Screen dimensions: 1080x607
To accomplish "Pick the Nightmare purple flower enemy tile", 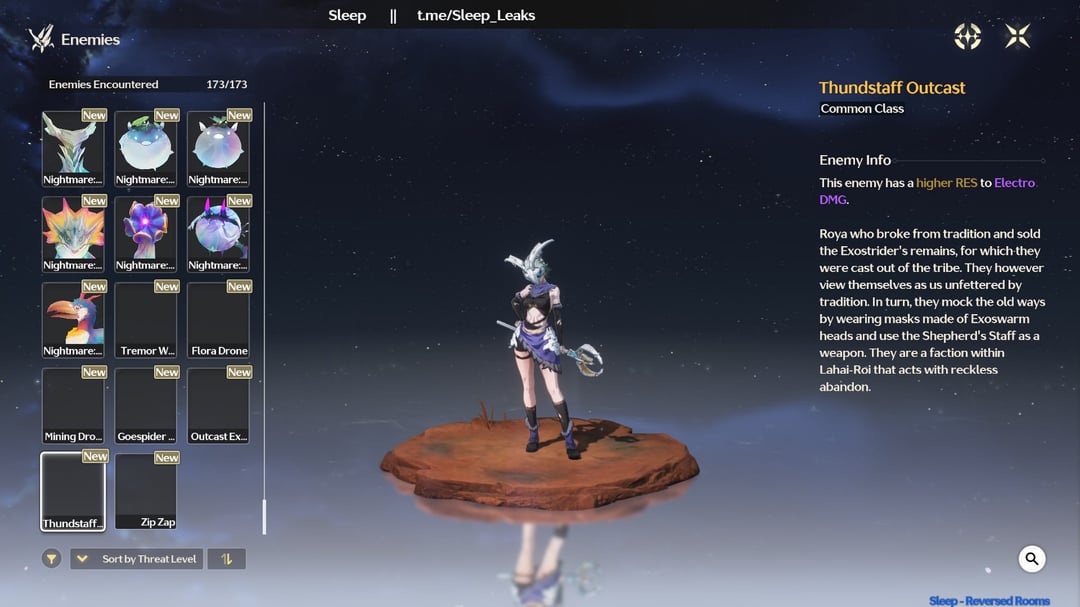I will pyautogui.click(x=146, y=234).
